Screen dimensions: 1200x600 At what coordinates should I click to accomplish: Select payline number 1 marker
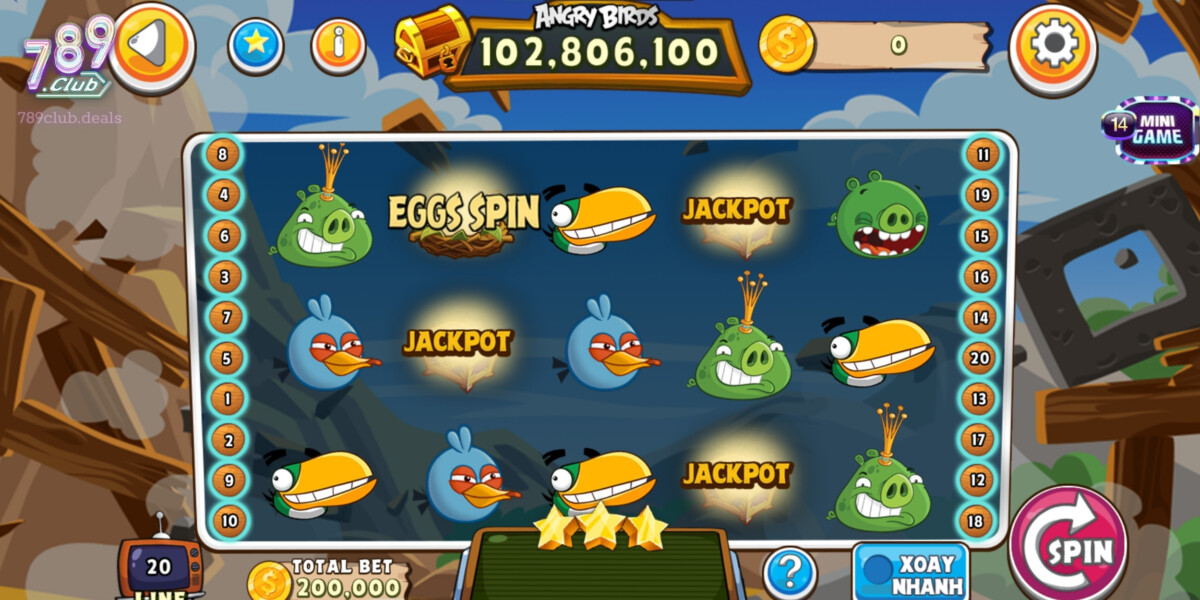227,399
